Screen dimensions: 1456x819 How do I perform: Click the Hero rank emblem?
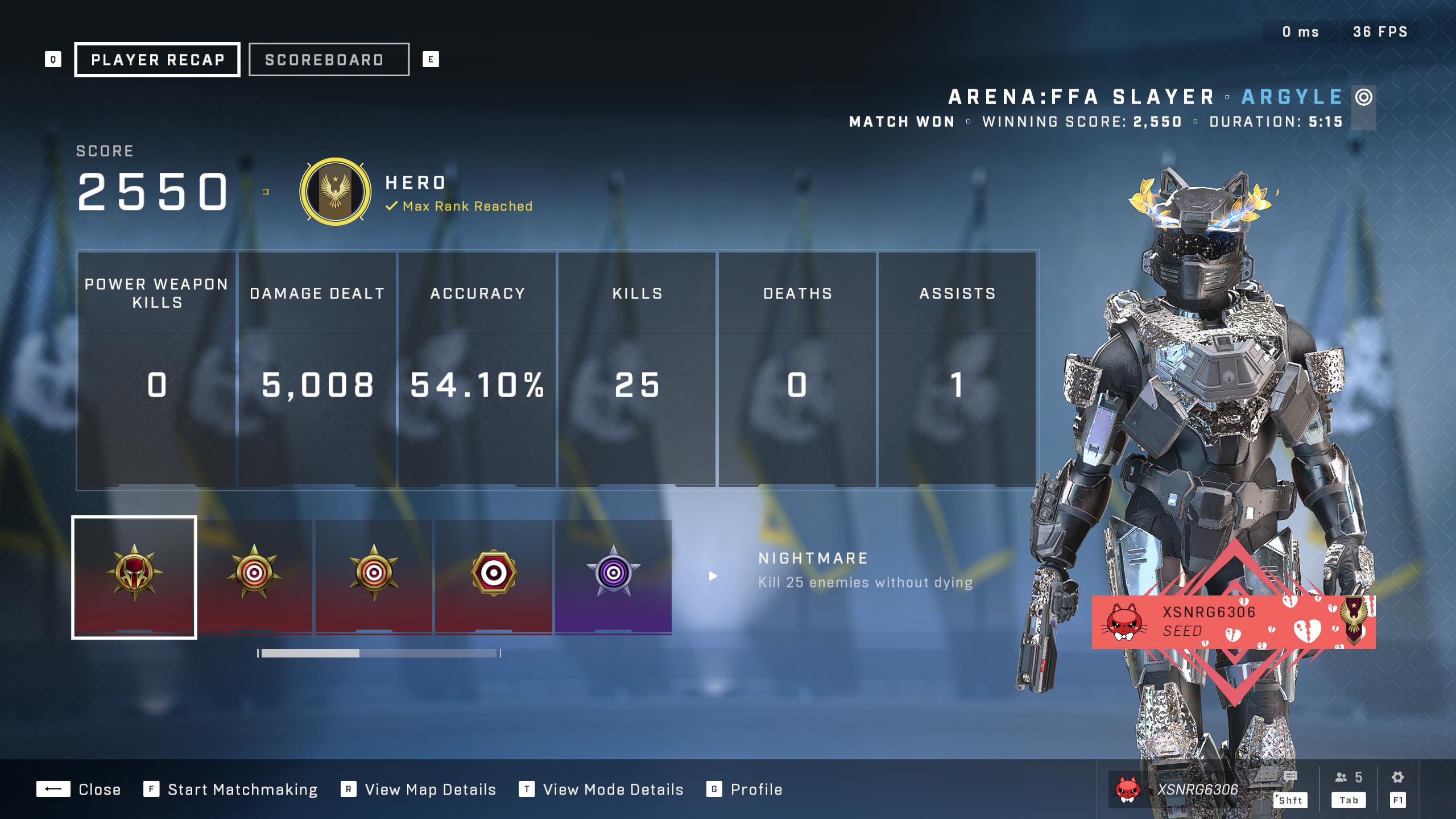coord(336,192)
